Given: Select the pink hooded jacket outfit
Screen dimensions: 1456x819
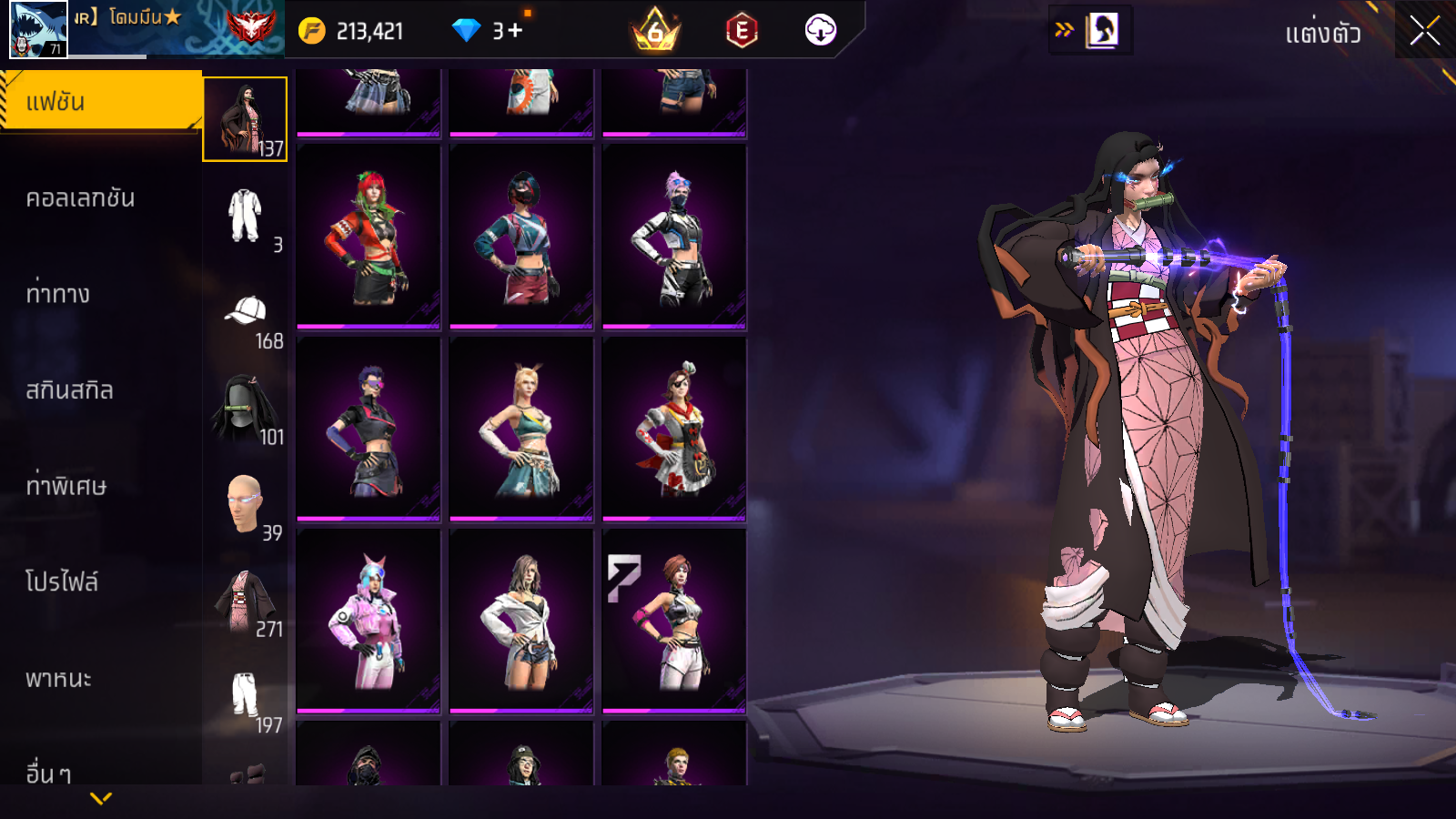Looking at the screenshot, I should point(369,621).
